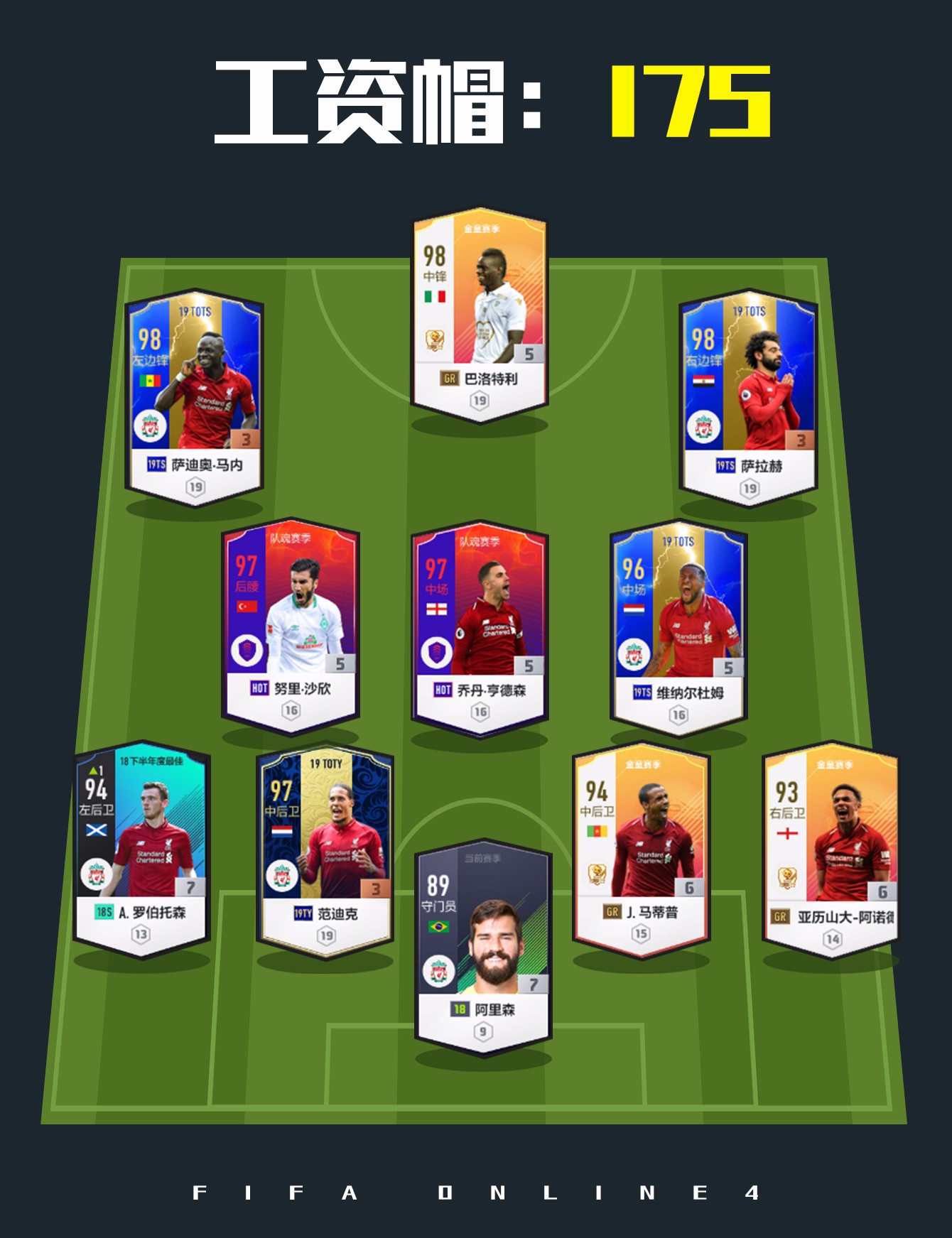The height and width of the screenshot is (1238, 952).
Task: Click the FIFA ONLINE4 text at bottom
Action: (476, 1193)
